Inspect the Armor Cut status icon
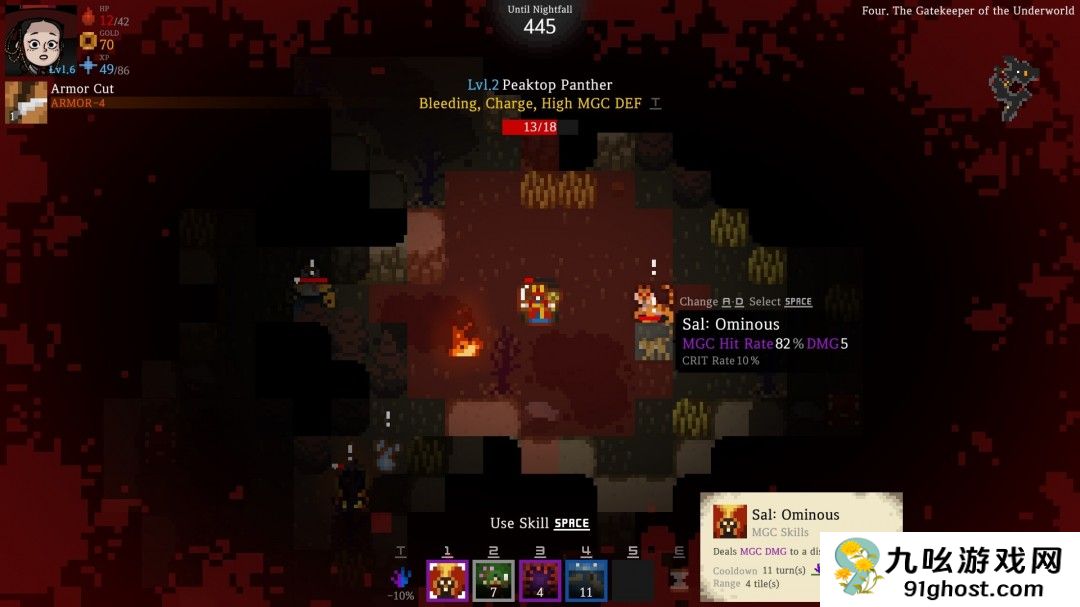1080x607 pixels. click(26, 102)
